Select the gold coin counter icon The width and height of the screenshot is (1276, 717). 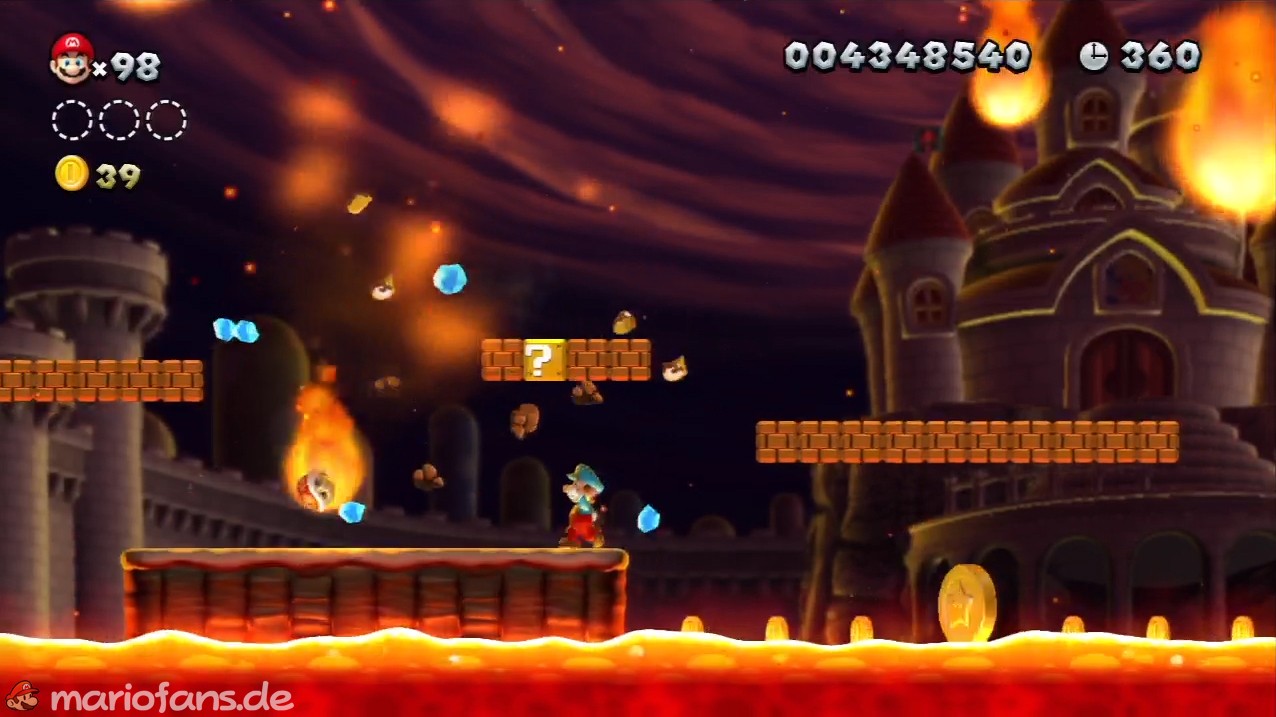tap(71, 174)
